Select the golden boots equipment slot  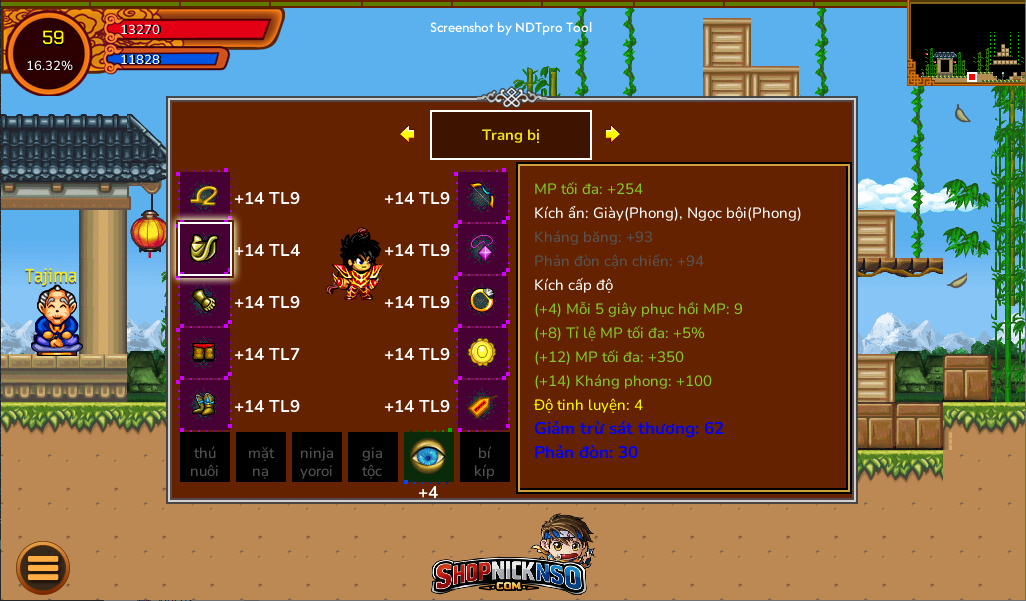205,406
